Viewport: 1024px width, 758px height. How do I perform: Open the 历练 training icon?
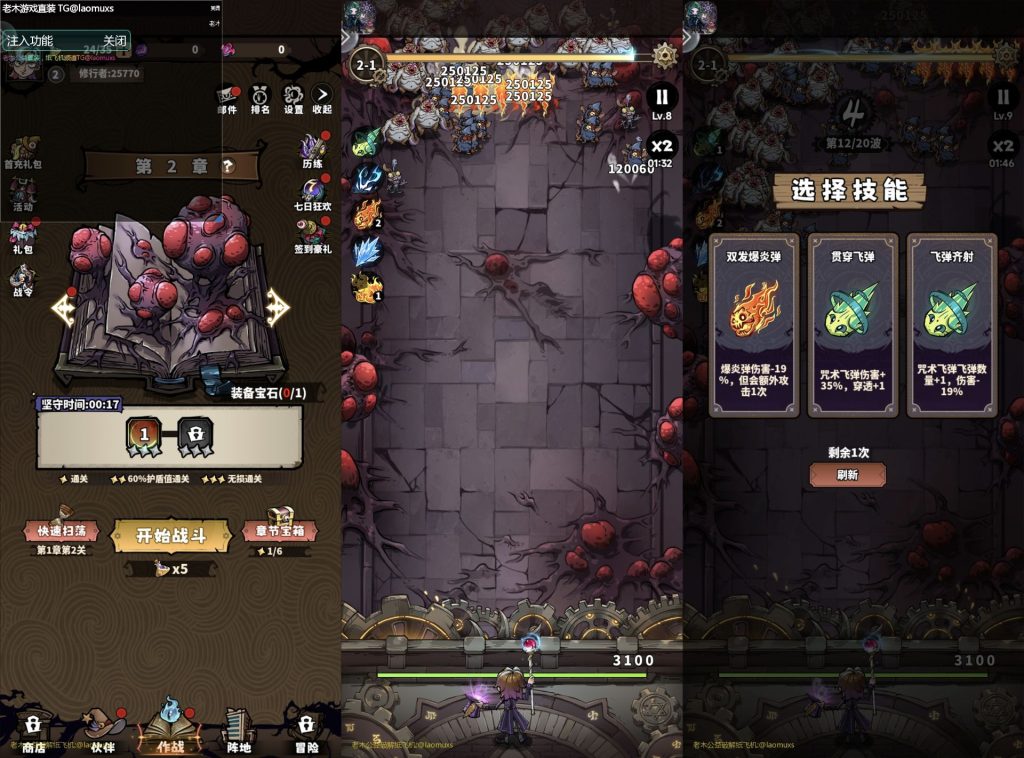(313, 151)
